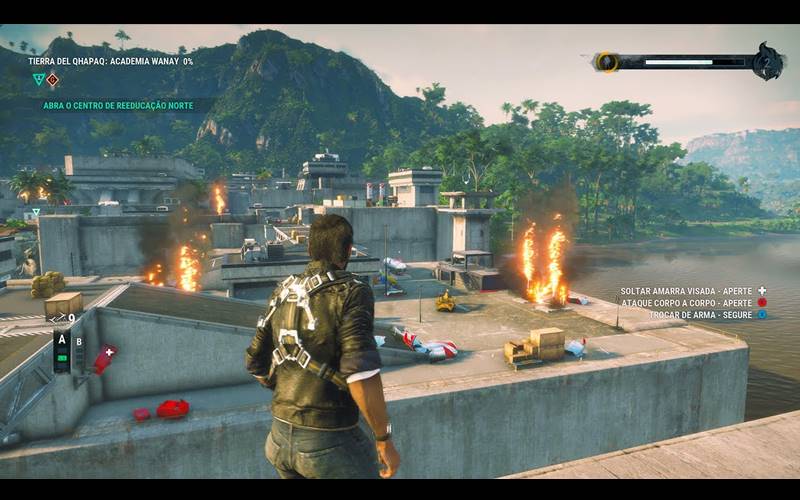Screen dimensions: 800x500
Task: Open the Tierra del Qhapaq: Academia Wanay tracker
Action: click(x=110, y=61)
